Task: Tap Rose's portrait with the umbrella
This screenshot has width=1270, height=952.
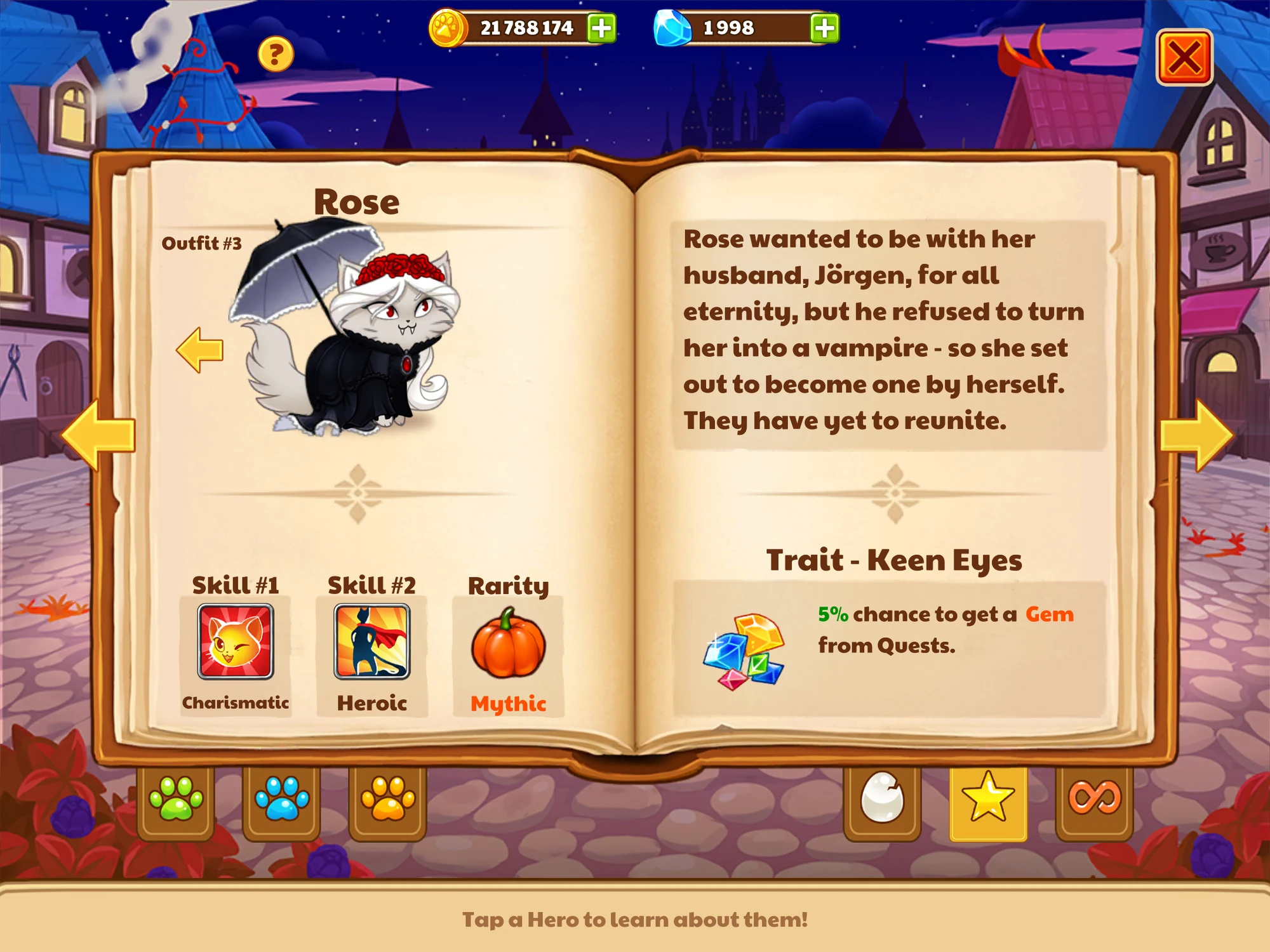Action: [x=356, y=330]
